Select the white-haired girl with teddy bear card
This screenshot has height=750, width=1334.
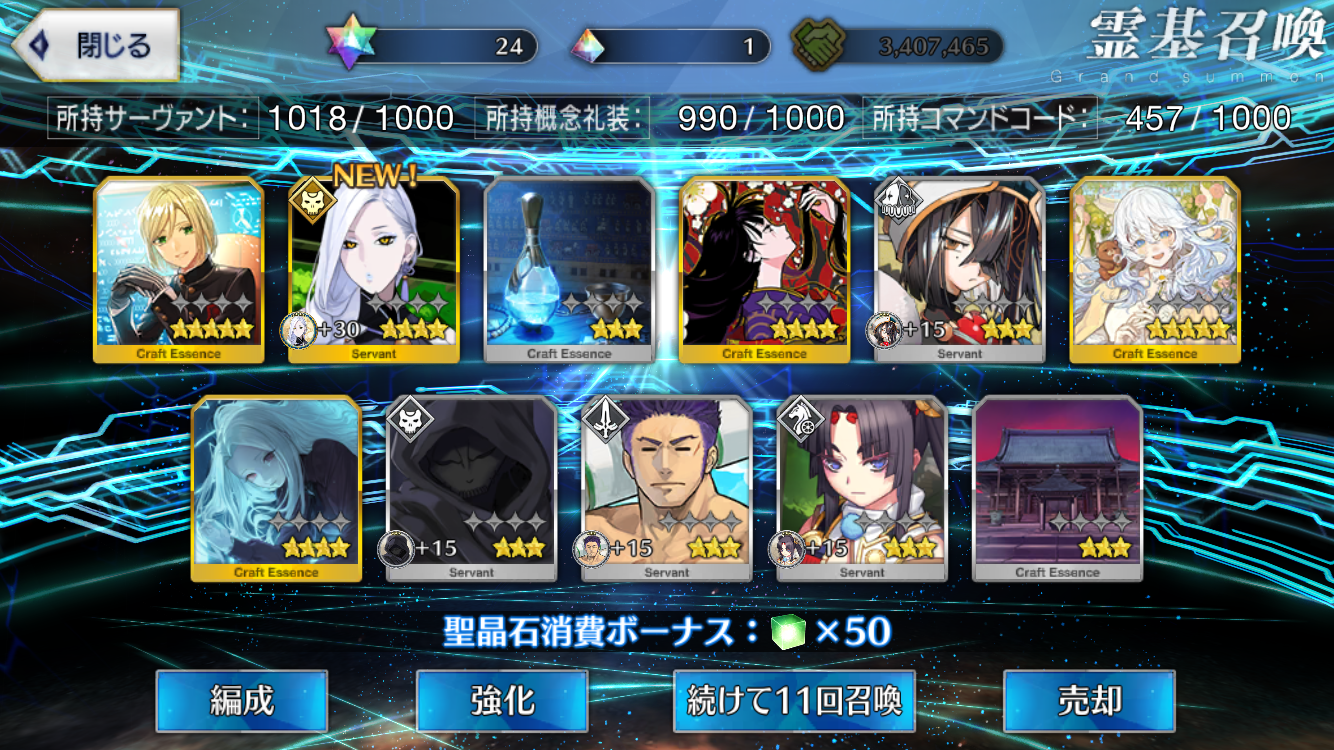tap(1155, 270)
